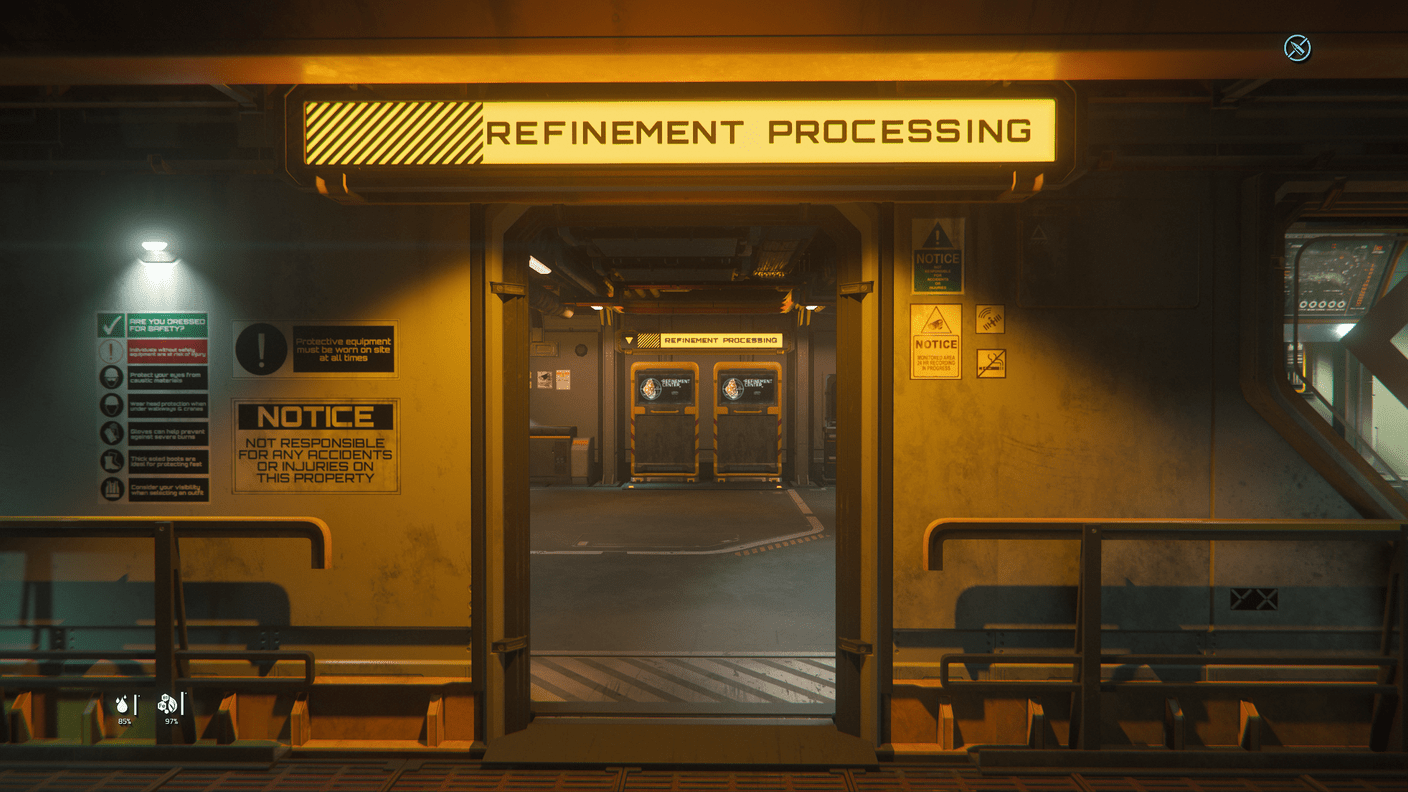Click the hard hat eye-protection icon
This screenshot has width=1408, height=792.
point(110,377)
